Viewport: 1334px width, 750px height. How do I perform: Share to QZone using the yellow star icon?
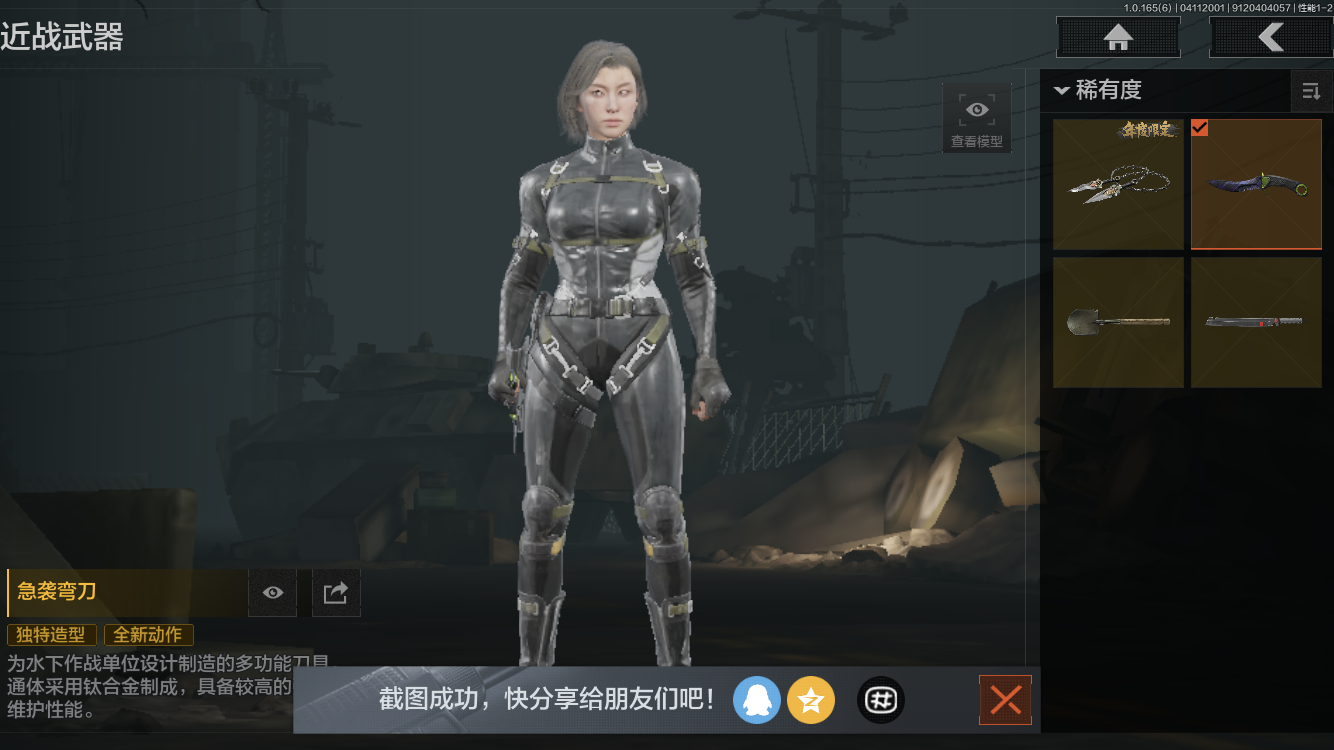pos(811,700)
